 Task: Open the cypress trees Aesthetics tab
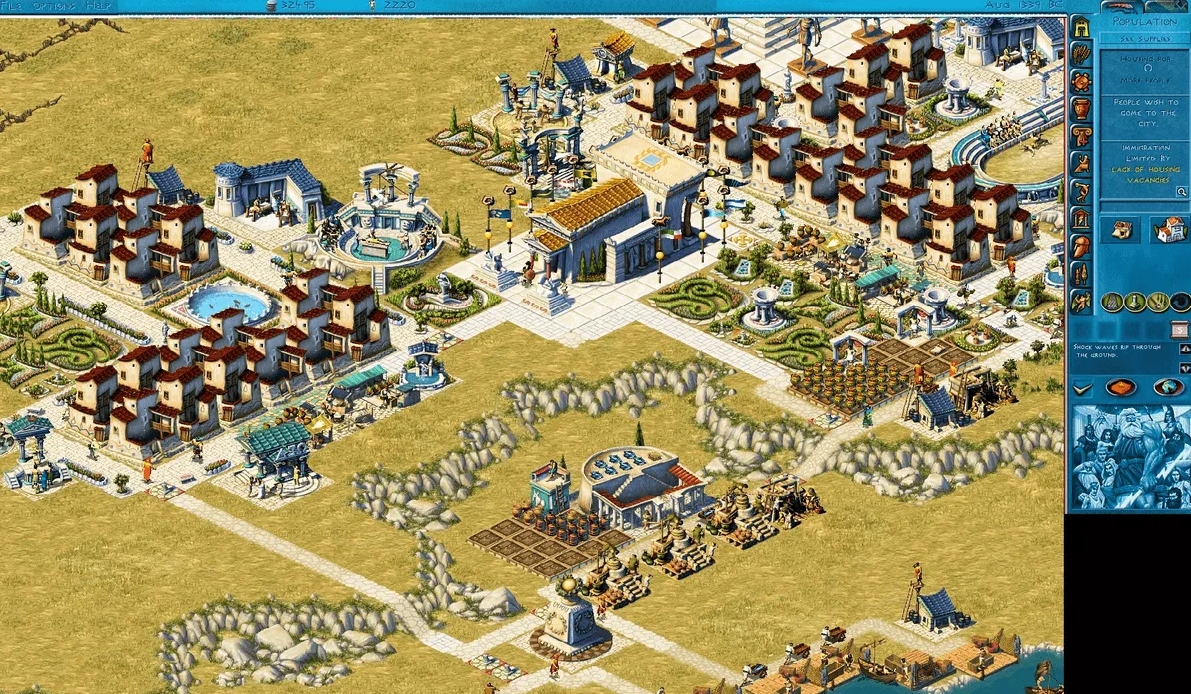click(1081, 273)
